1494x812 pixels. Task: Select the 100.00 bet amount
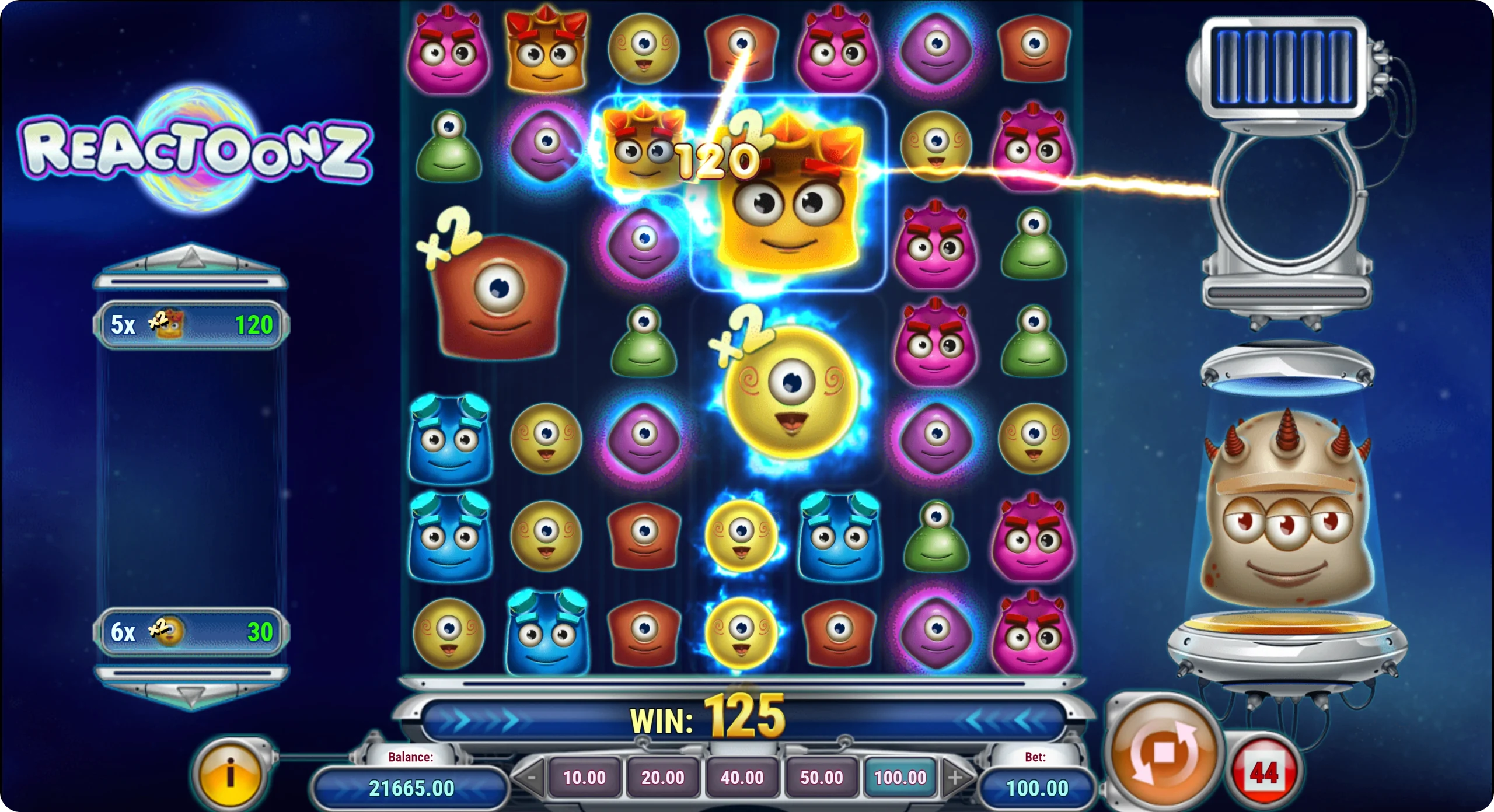900,777
